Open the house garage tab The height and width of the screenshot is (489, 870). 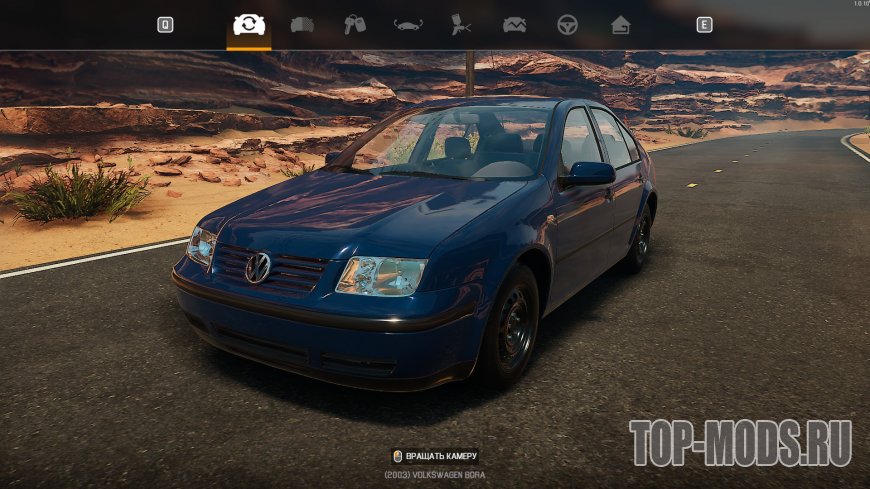tap(621, 25)
